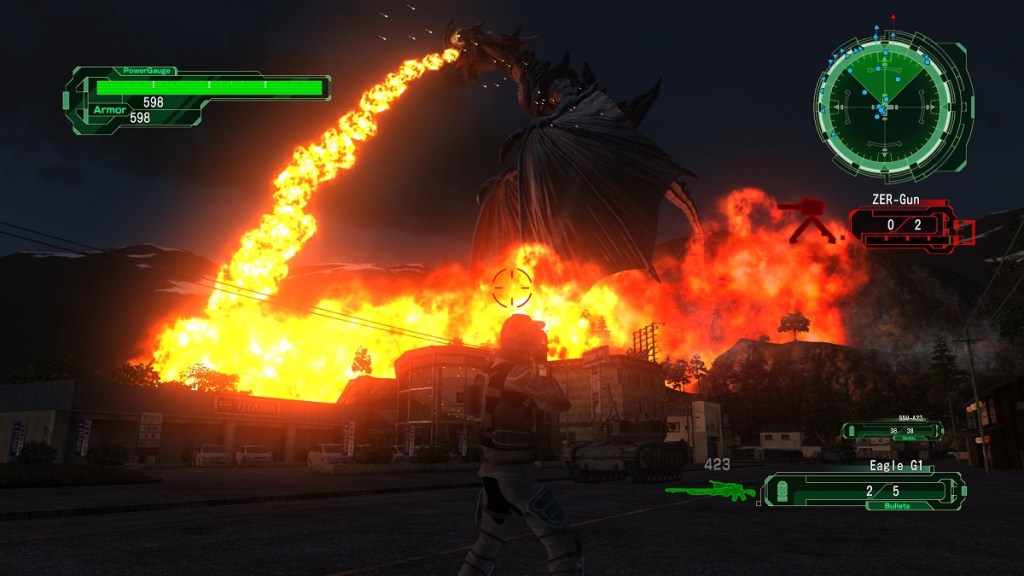Click the green sniper rifle icon

[x=711, y=490]
